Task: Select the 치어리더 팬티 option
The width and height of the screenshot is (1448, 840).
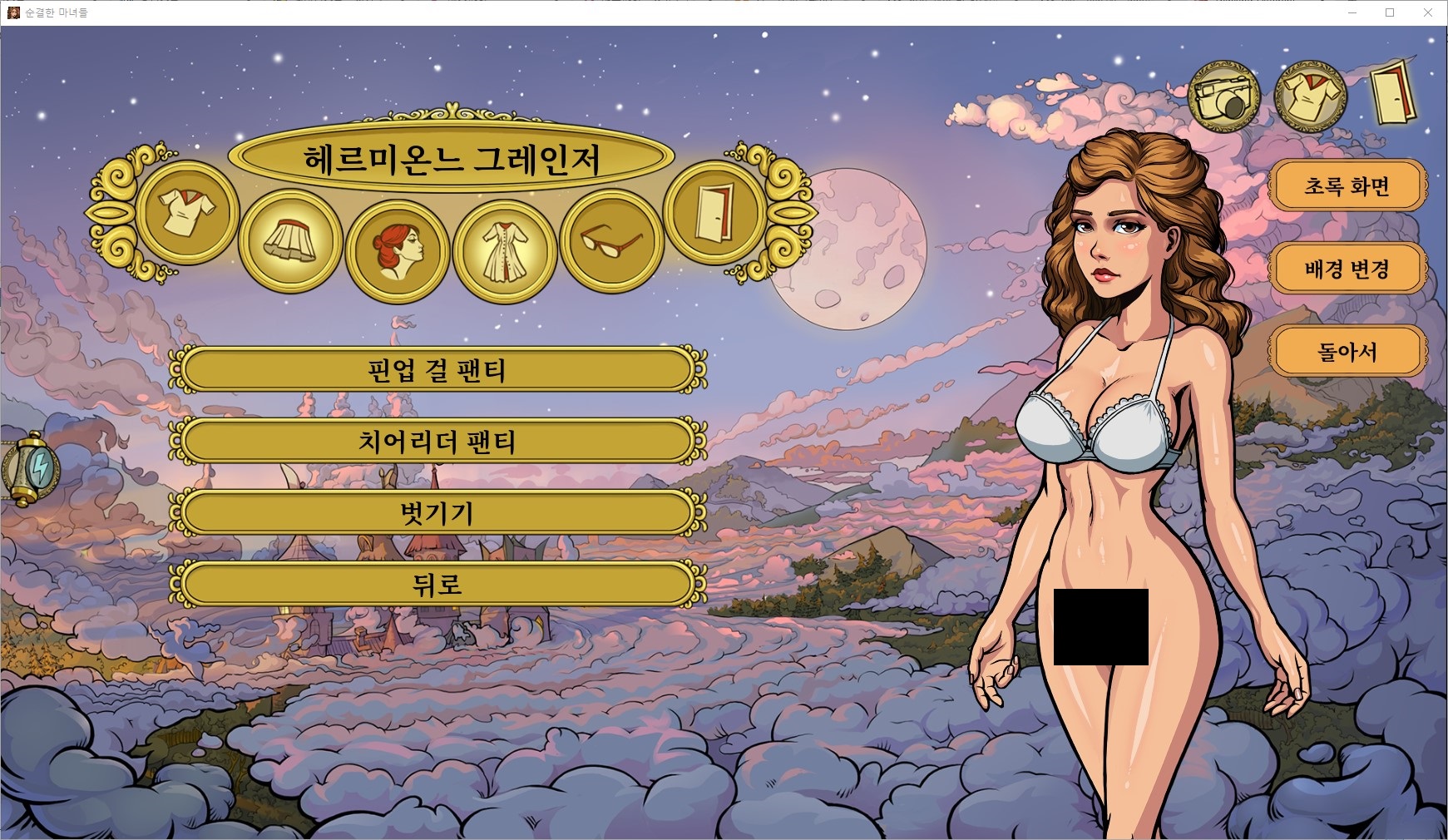Action: 437,441
